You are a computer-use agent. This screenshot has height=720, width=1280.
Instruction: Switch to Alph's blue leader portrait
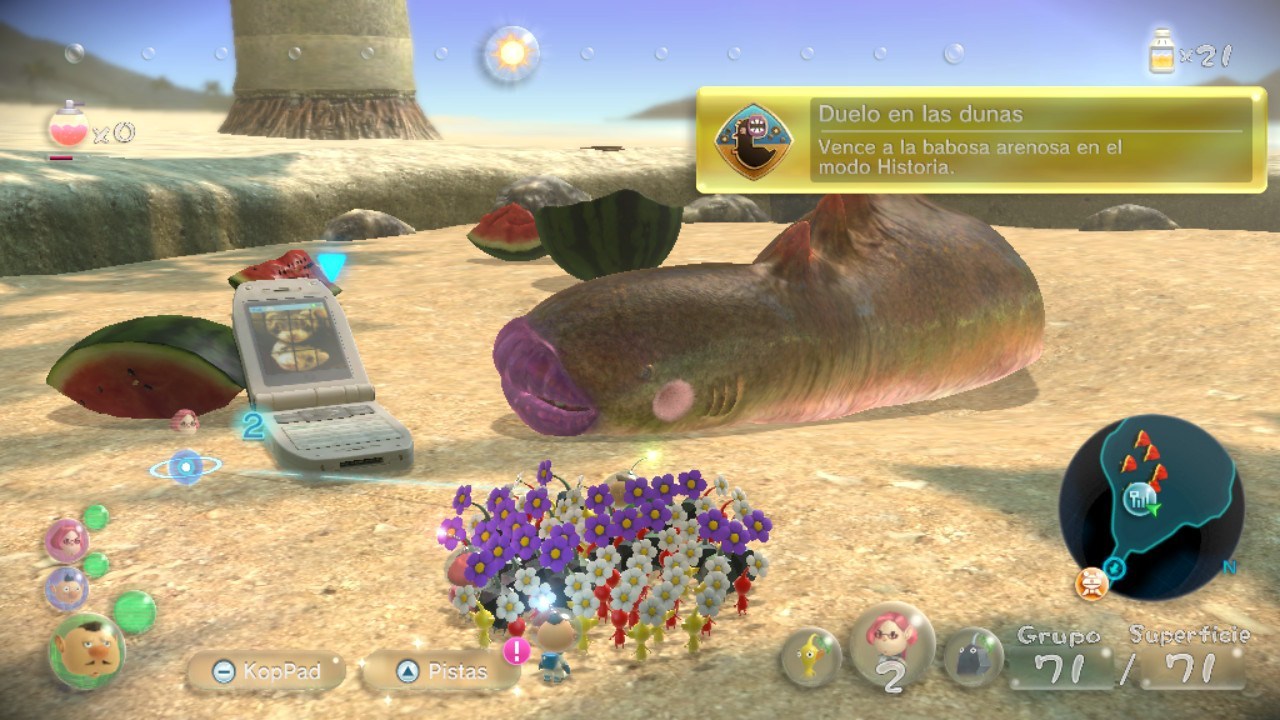tap(66, 589)
